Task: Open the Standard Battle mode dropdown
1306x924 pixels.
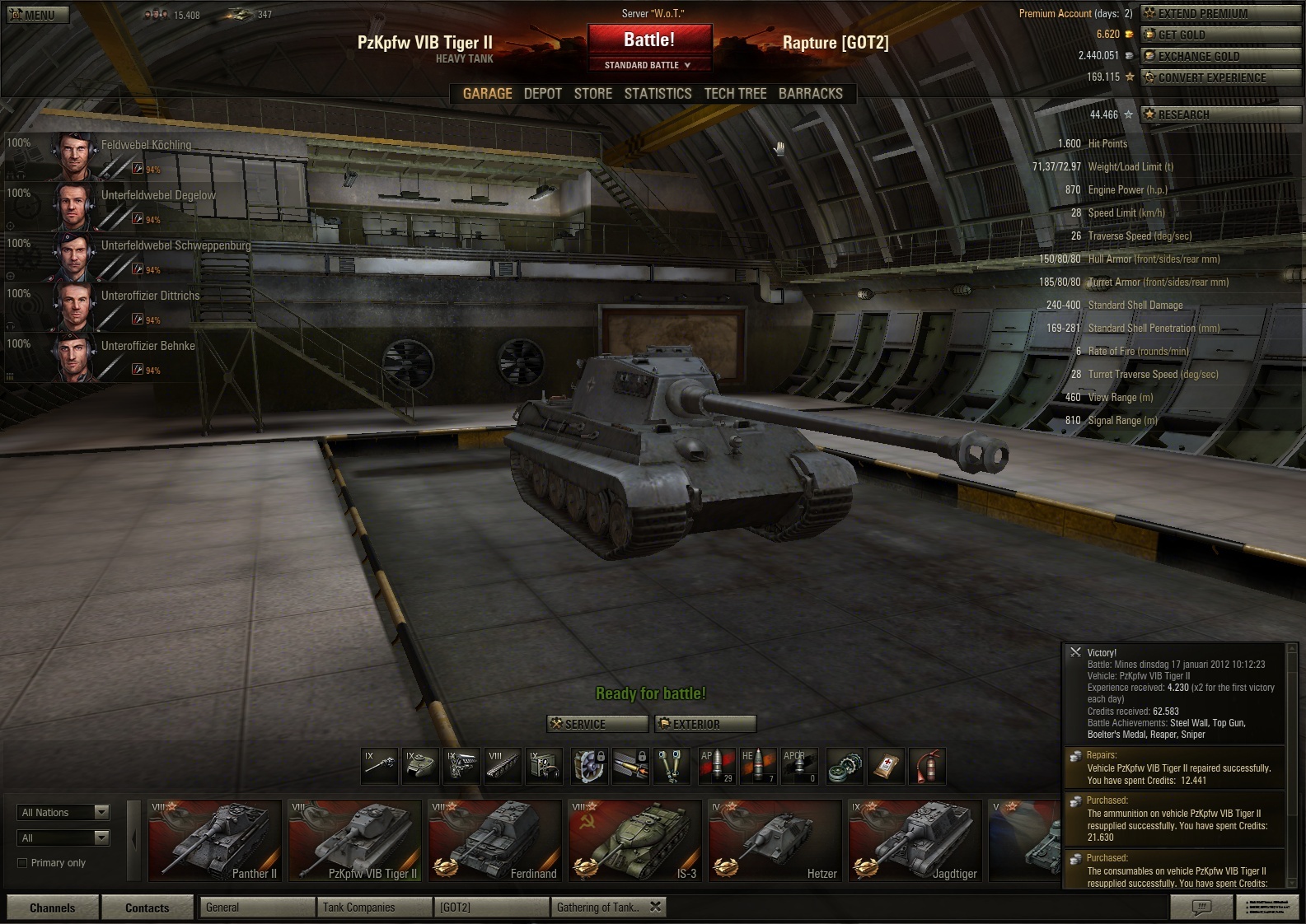Action: [x=648, y=65]
